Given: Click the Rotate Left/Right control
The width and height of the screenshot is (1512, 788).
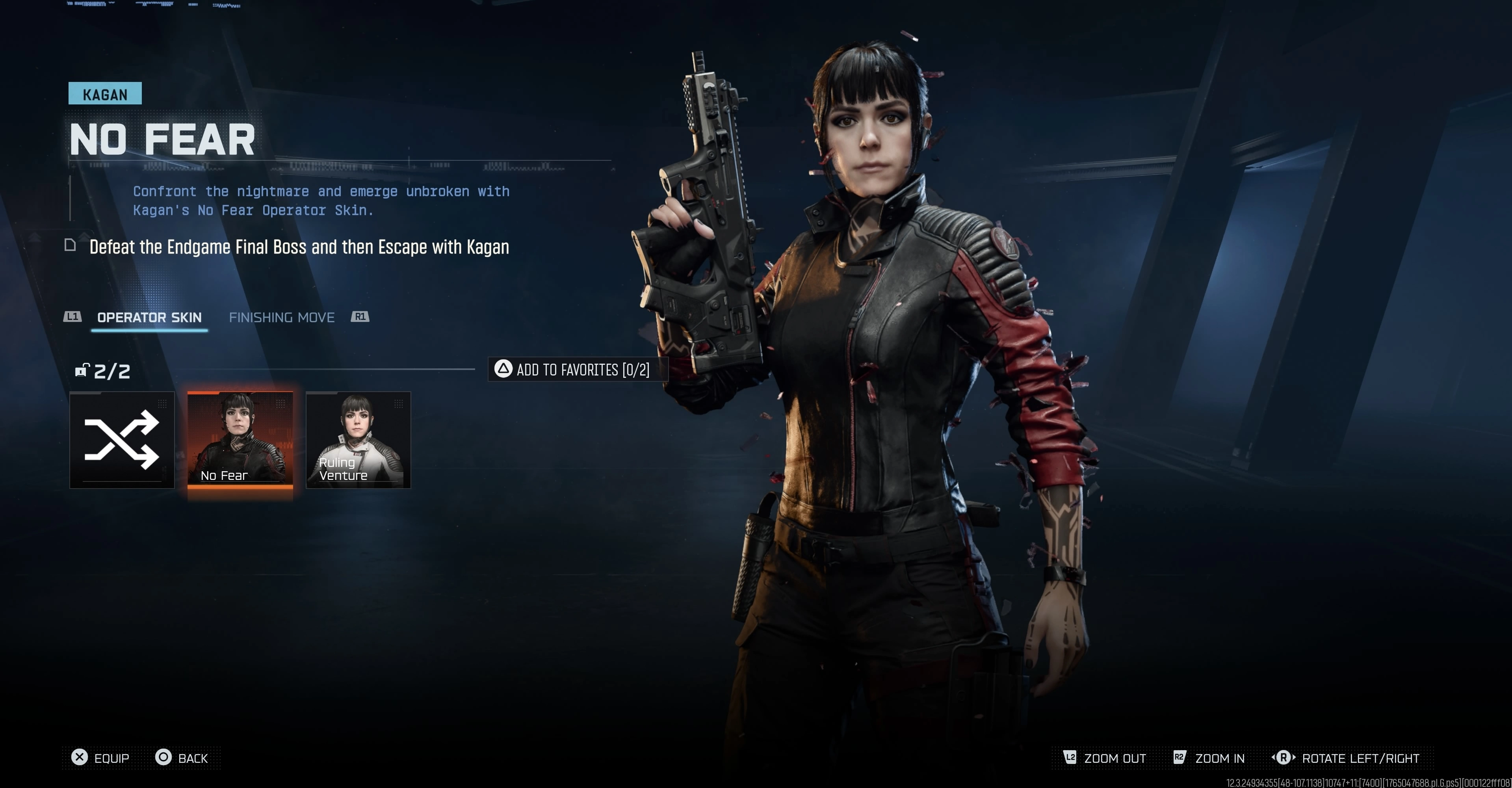Looking at the screenshot, I should (1345, 758).
